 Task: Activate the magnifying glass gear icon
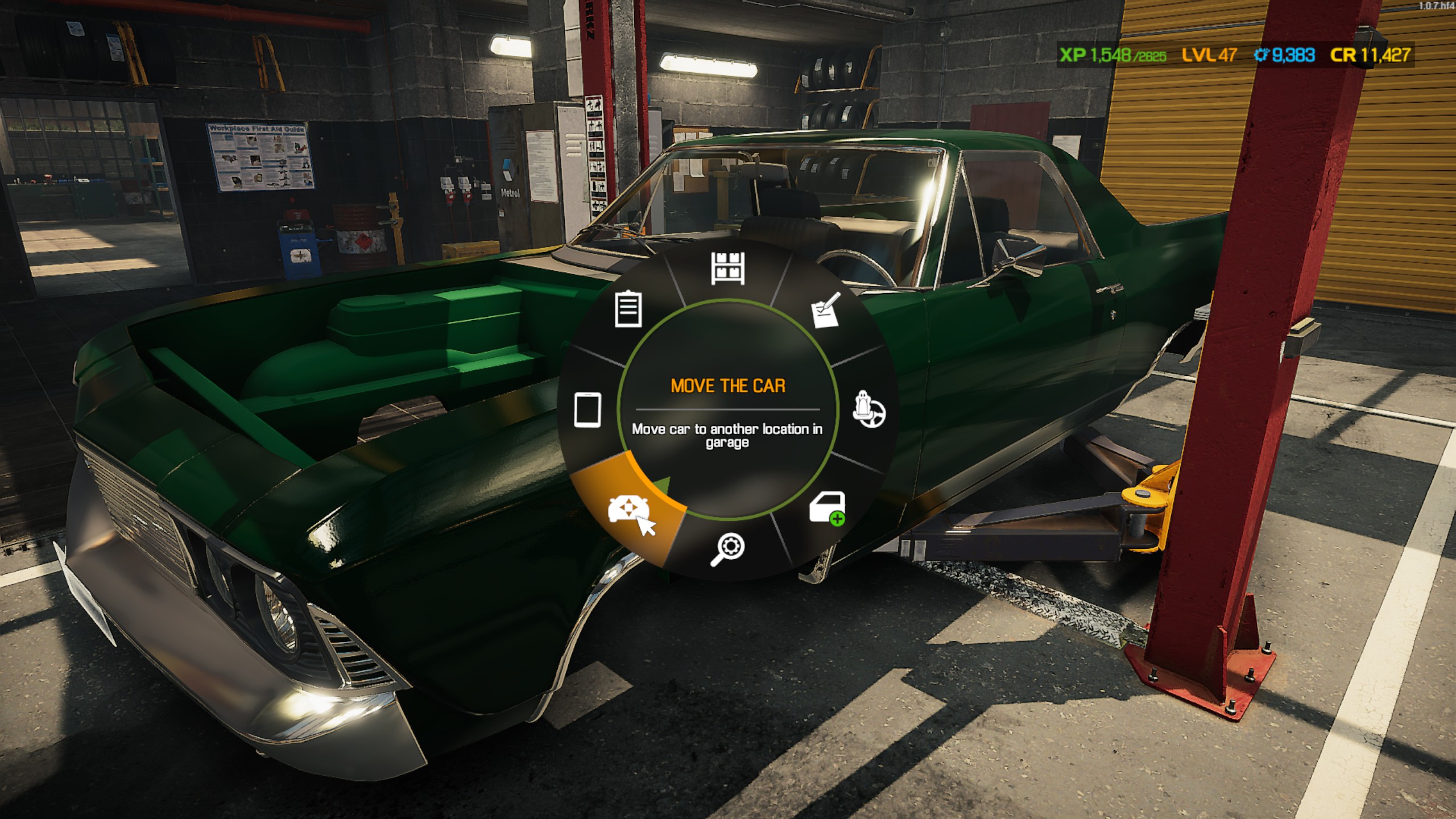click(x=727, y=549)
